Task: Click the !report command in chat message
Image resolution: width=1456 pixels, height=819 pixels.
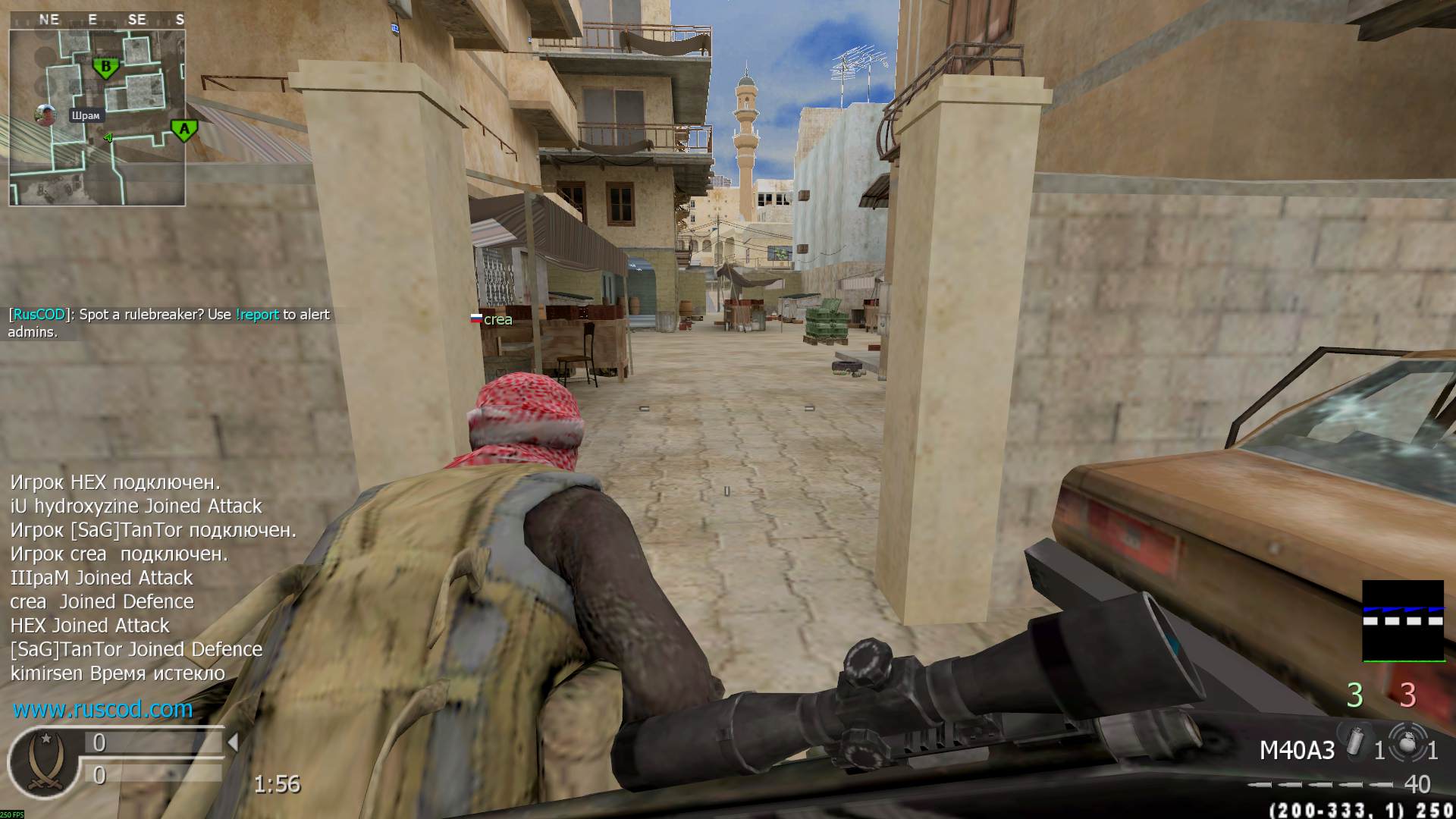Action: [x=257, y=315]
